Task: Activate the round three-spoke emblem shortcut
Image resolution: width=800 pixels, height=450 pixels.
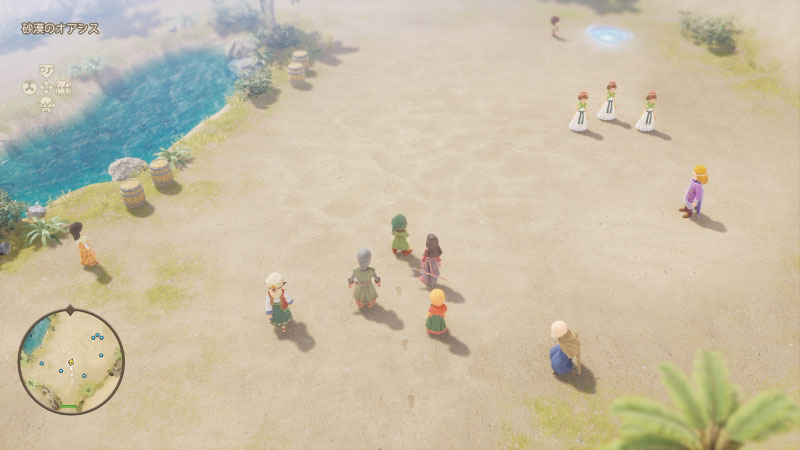Action: click(x=30, y=87)
